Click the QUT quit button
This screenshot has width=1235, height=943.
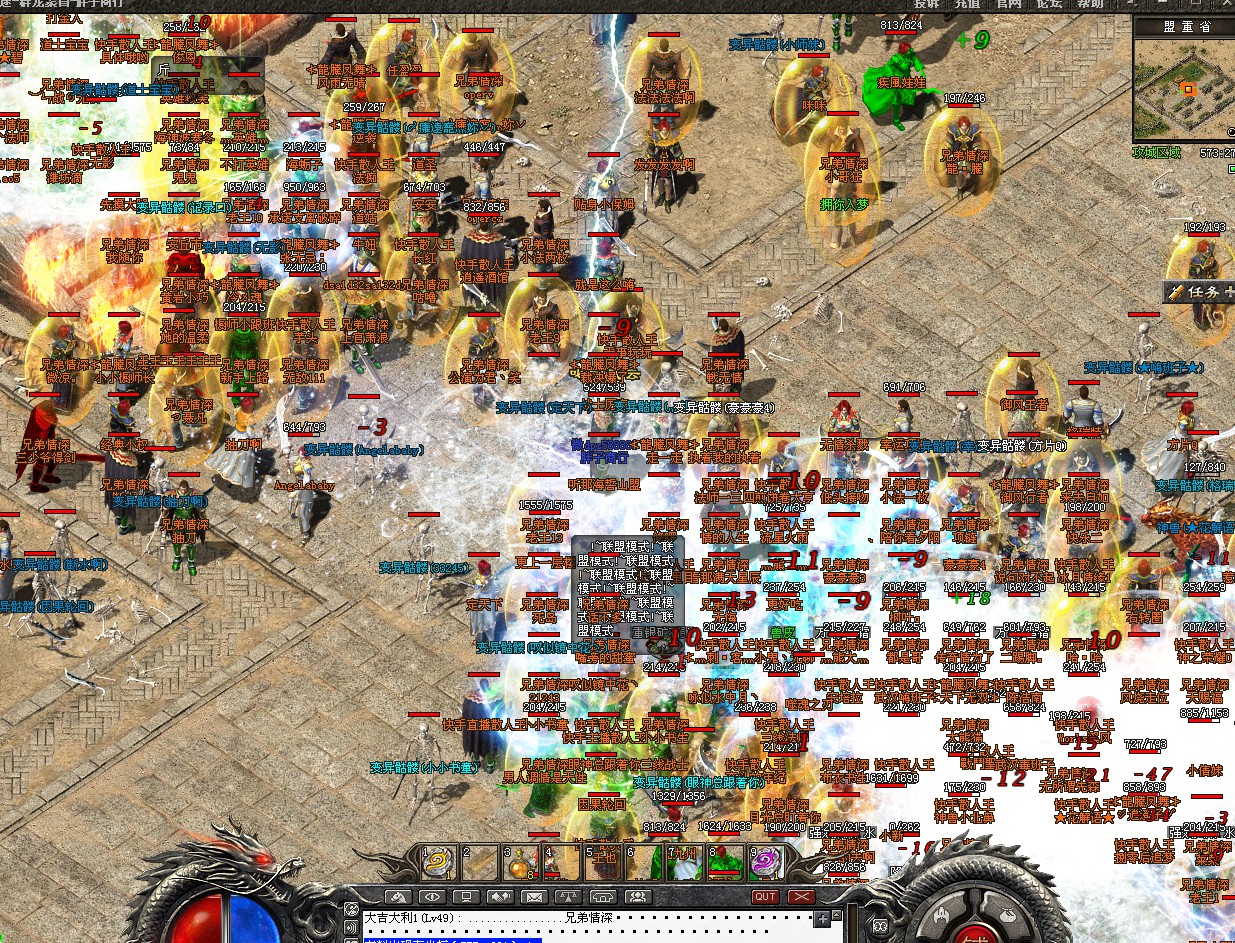tap(765, 897)
